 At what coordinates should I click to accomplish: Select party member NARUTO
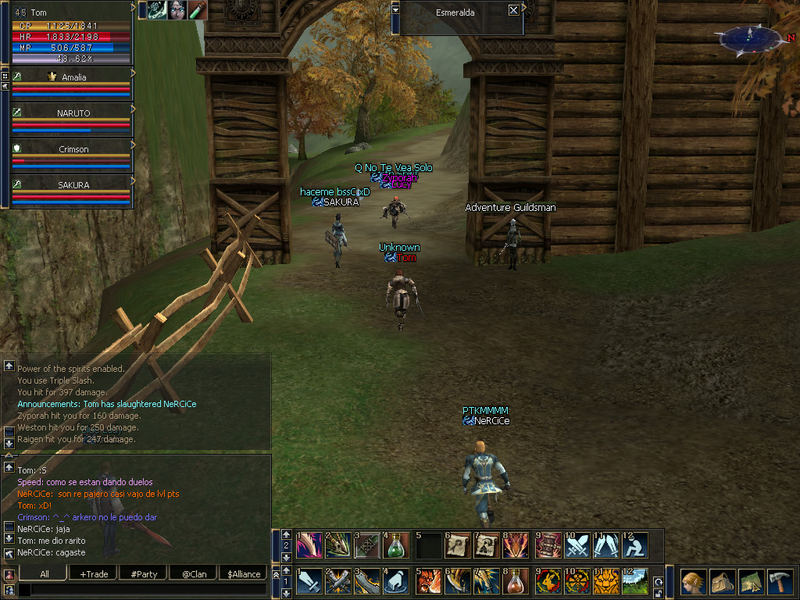[x=72, y=113]
